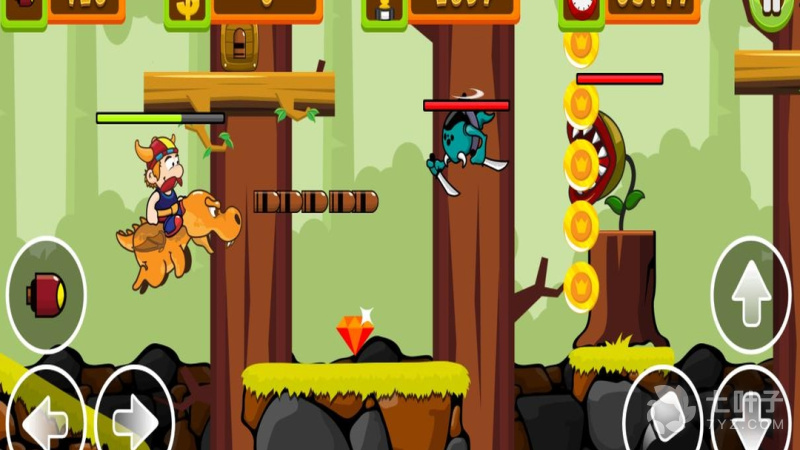Tap the red bullet fire button

46,295
